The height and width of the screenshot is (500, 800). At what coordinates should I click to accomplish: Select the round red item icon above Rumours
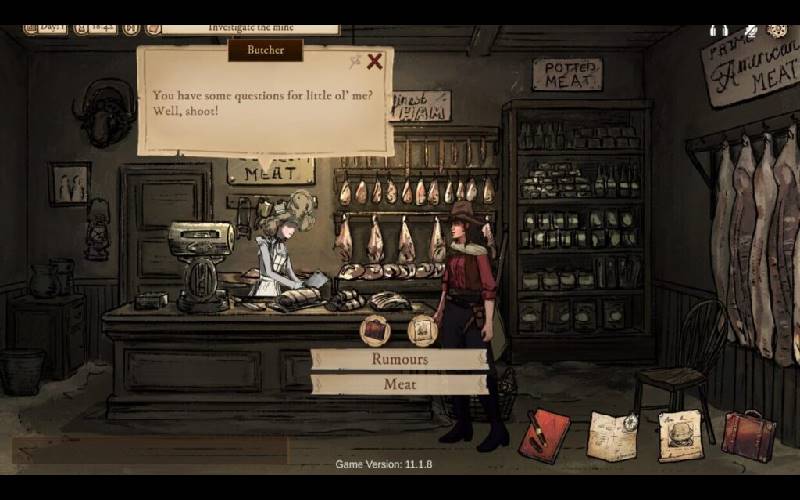point(374,329)
